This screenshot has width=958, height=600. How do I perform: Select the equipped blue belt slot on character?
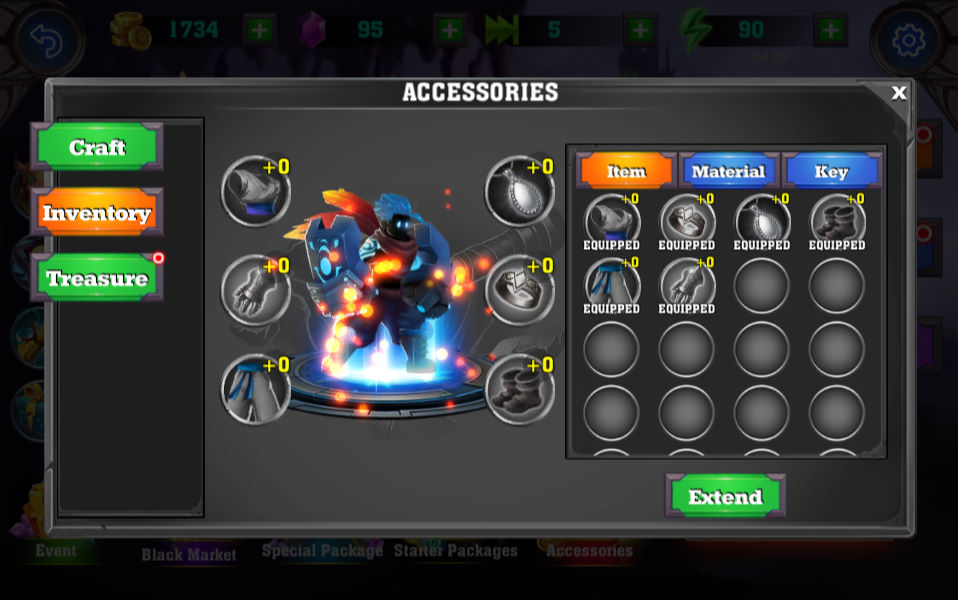(255, 389)
